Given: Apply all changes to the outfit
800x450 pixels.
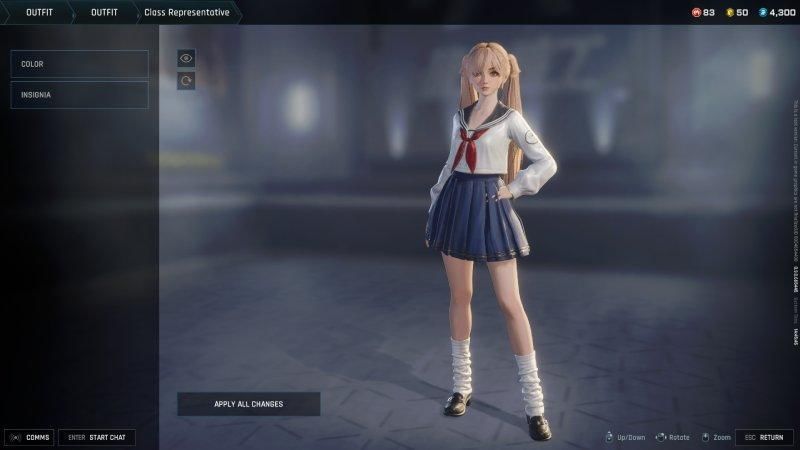Looking at the screenshot, I should click(249, 404).
